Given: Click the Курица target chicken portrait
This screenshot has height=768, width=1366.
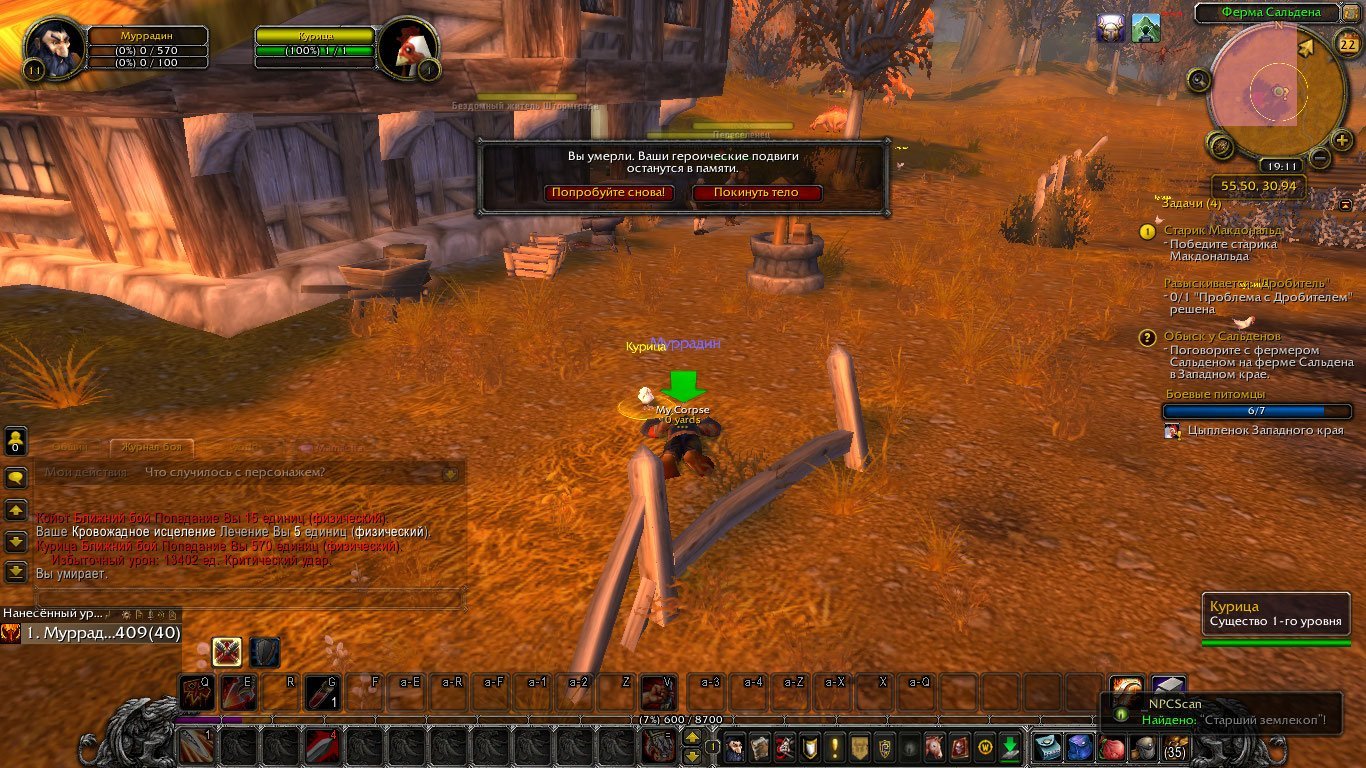Looking at the screenshot, I should [x=404, y=47].
